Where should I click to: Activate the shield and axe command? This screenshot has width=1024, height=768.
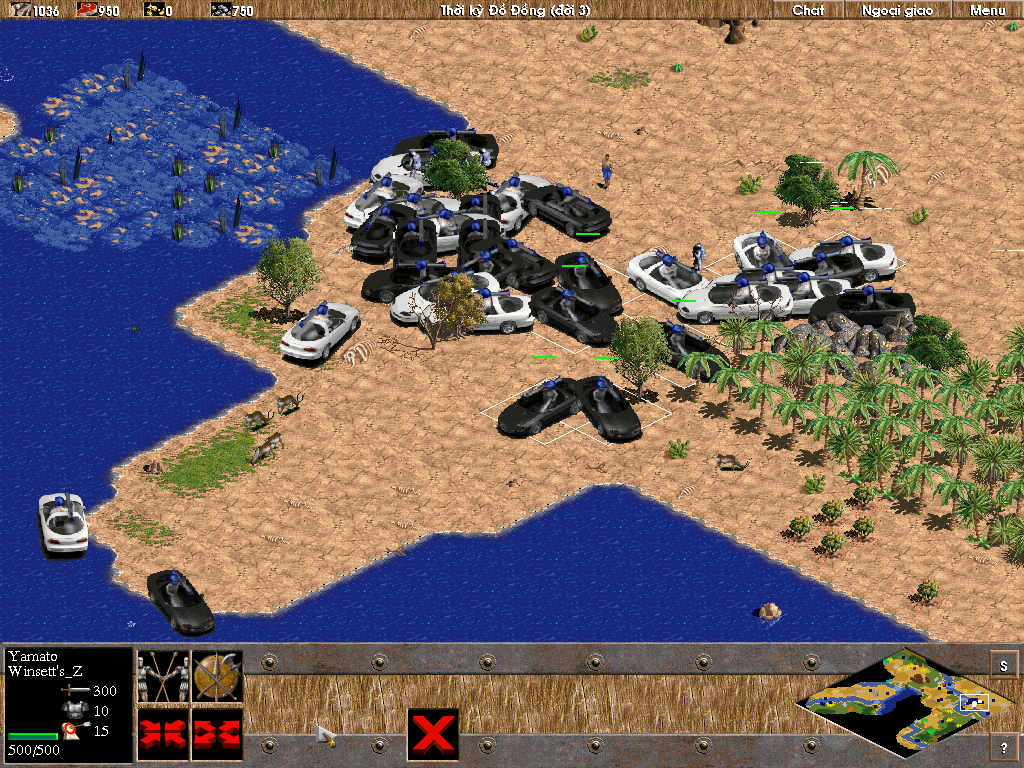coord(217,677)
